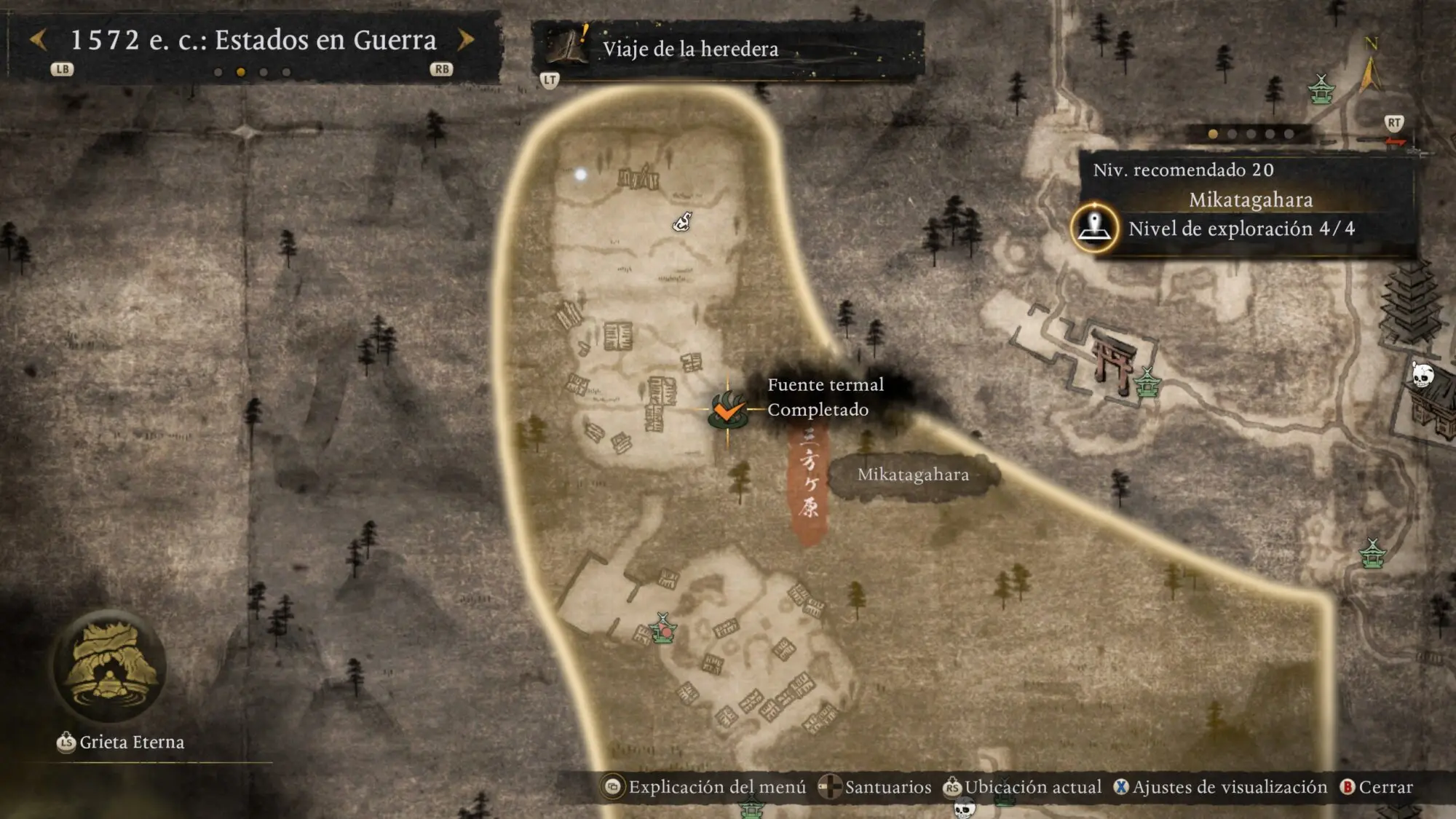1456x819 pixels.
Task: Select the Mikatagahara region name label on the map
Action: tap(913, 475)
